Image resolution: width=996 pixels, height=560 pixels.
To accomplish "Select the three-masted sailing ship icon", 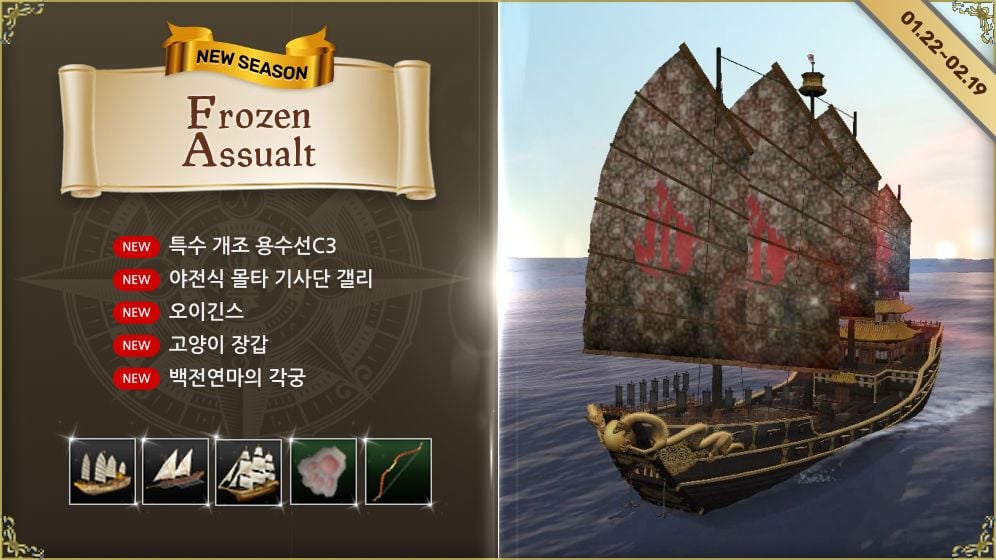I will point(249,471).
